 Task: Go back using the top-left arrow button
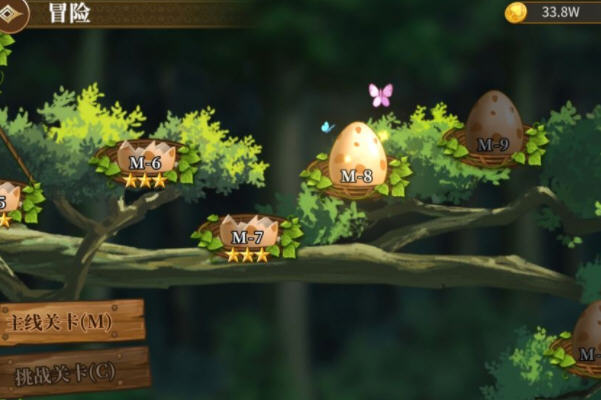pos(12,13)
